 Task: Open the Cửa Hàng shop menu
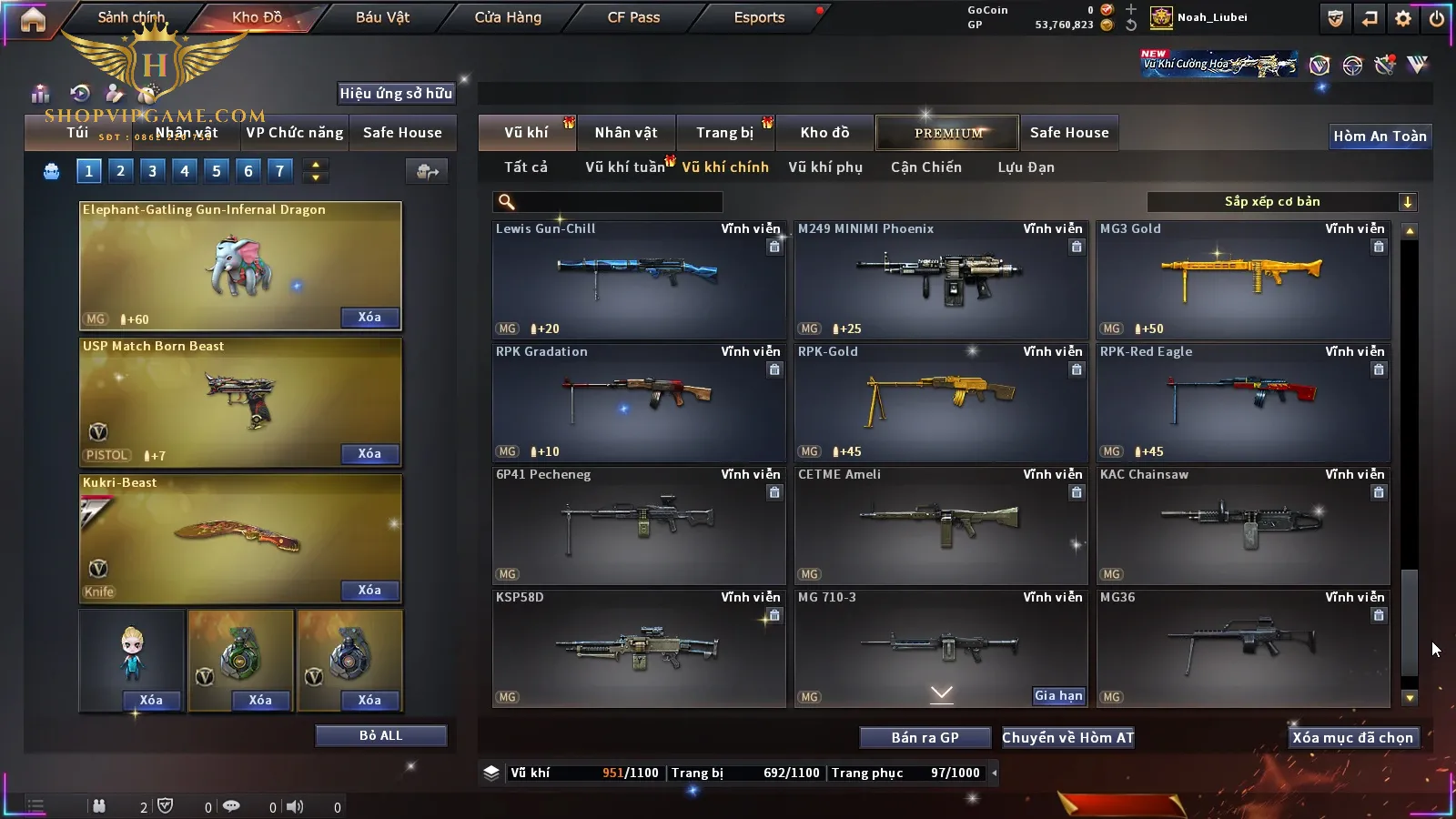(508, 17)
